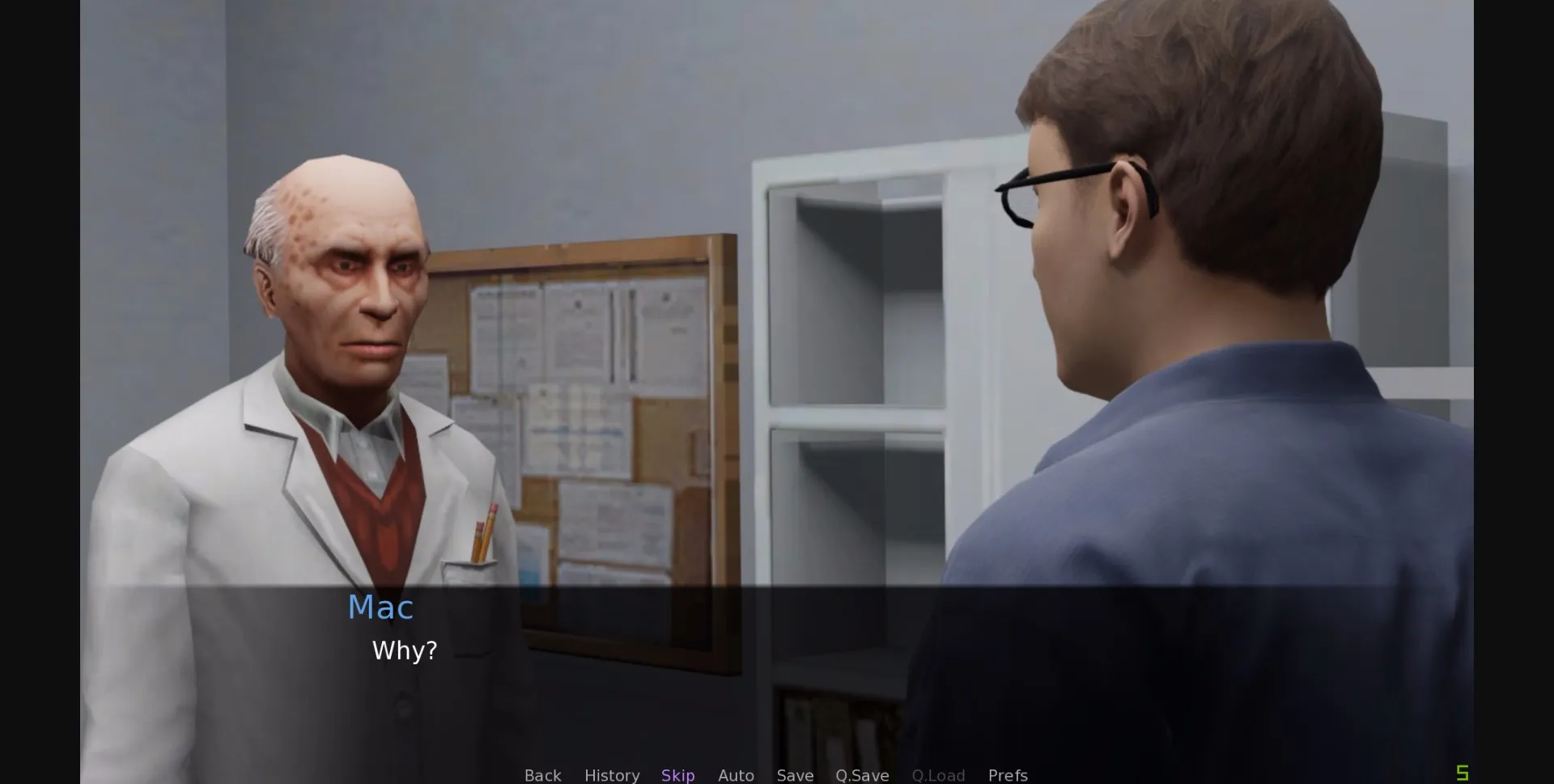Click the dialogue line reading 'Why?'
1554x784 pixels.
coord(403,651)
